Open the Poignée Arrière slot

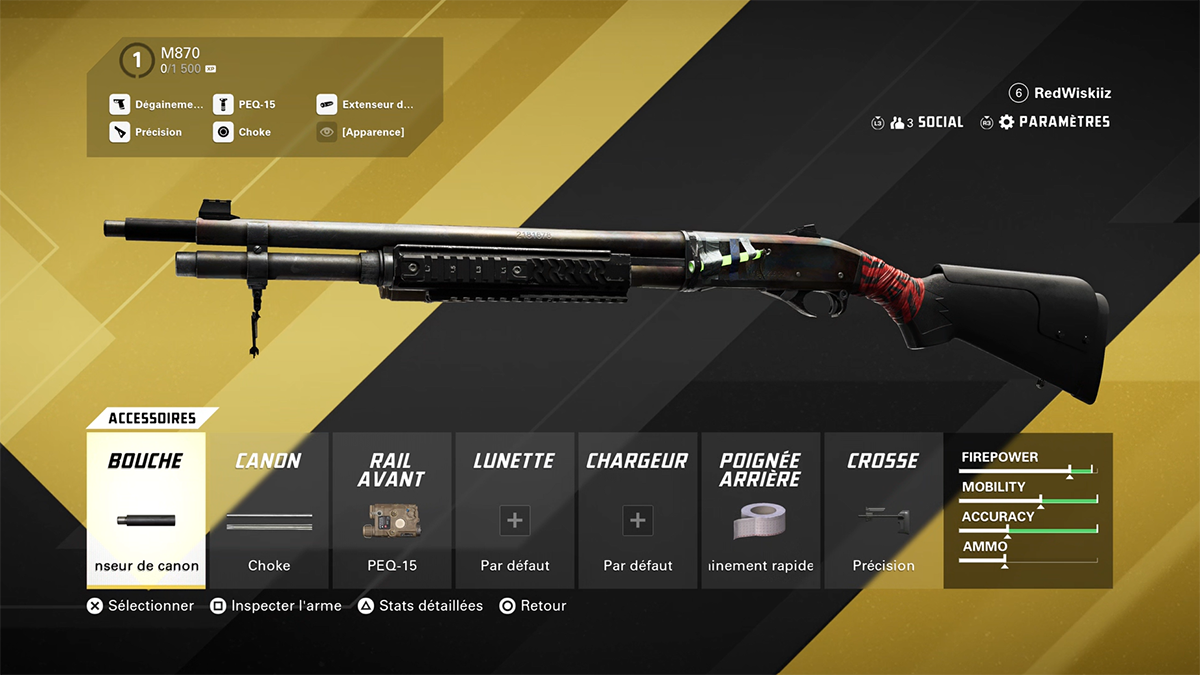tap(761, 510)
